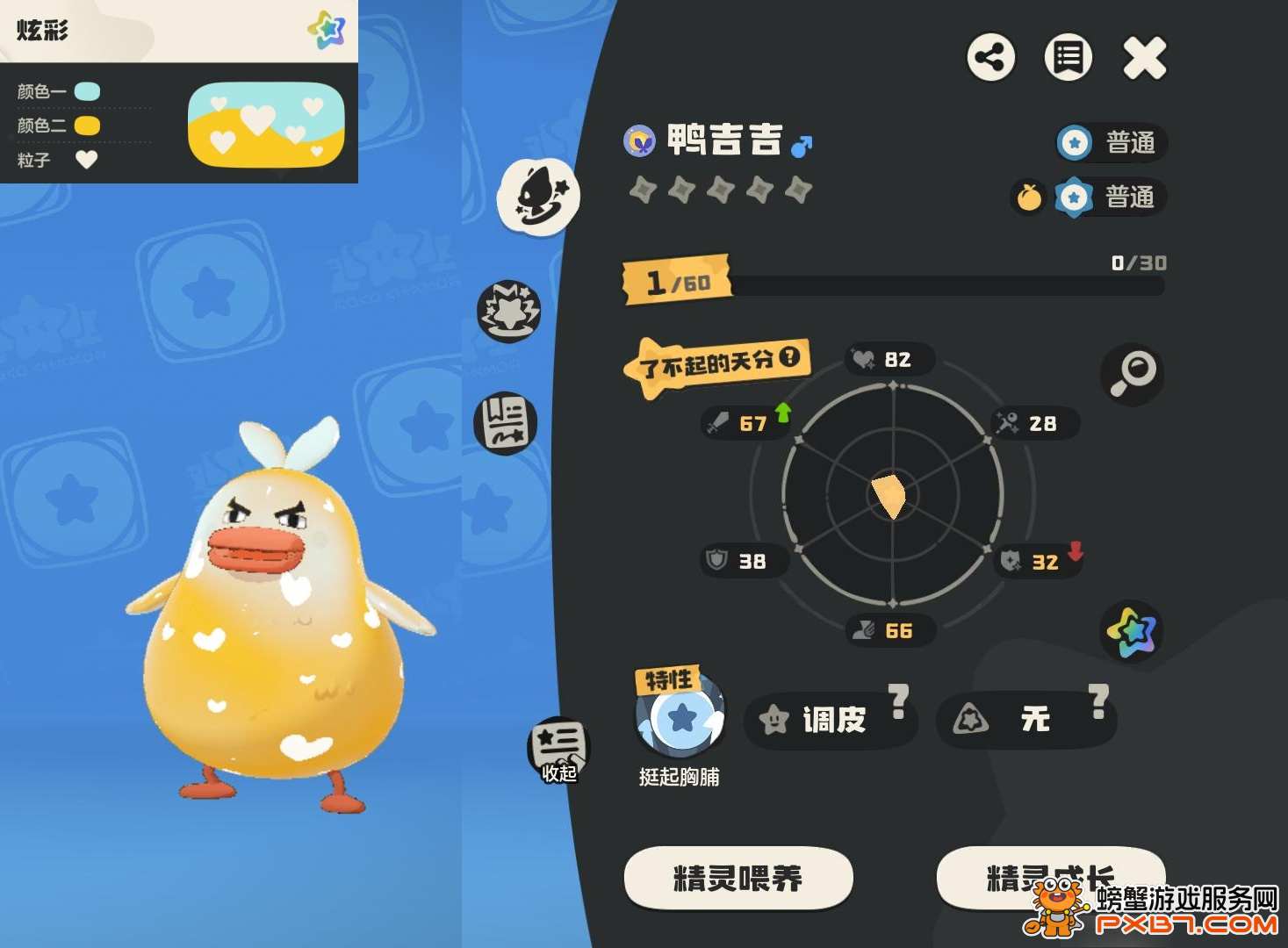The width and height of the screenshot is (1288, 948).
Task: Select the starburst skill icon on the sidebar
Action: pyautogui.click(x=507, y=309)
